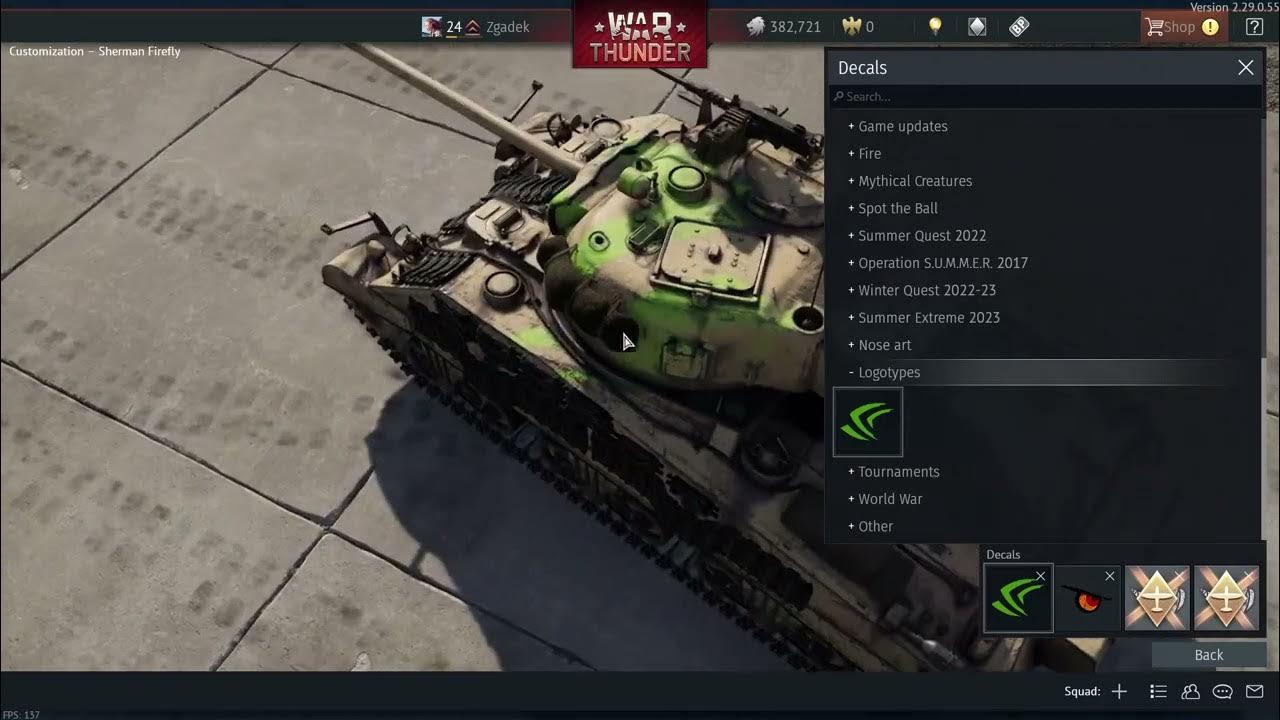Open the mail envelope icon

[x=1255, y=691]
